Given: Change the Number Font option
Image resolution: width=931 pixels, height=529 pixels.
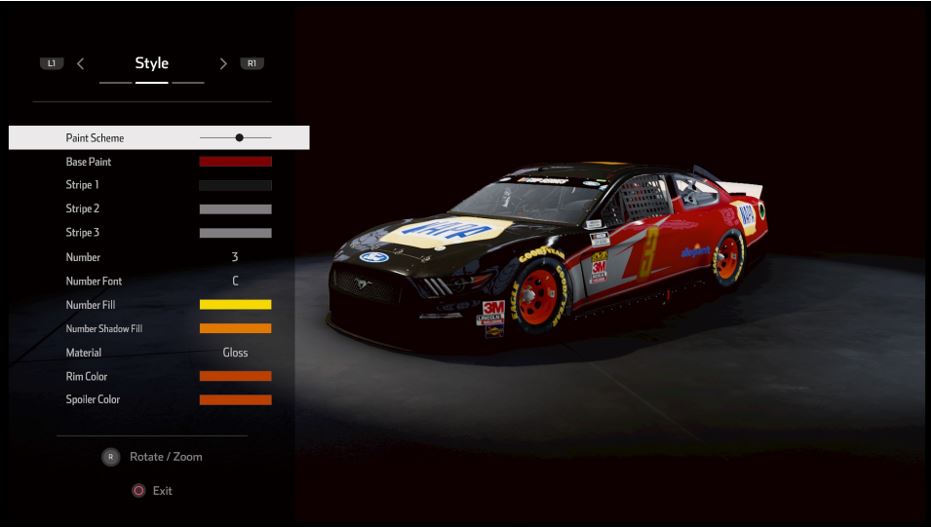Looking at the screenshot, I should click(235, 281).
